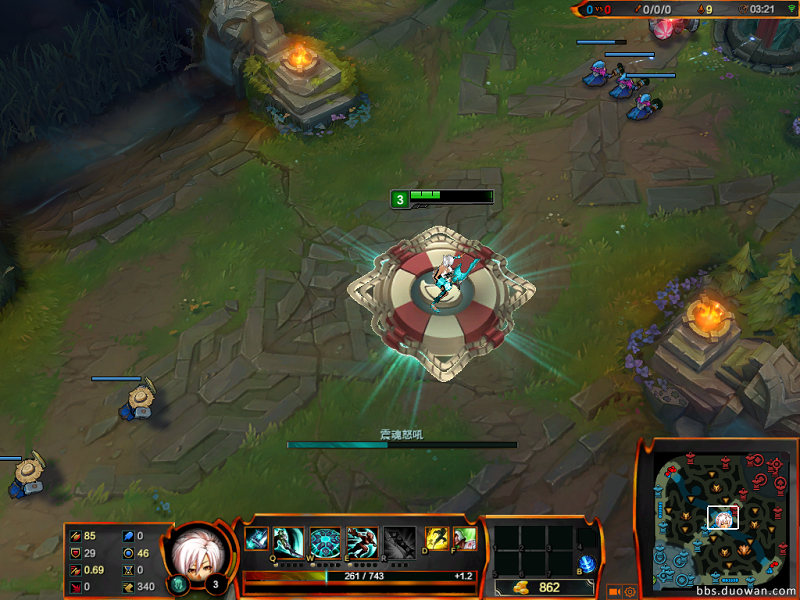Select the white-haired champion portrait
Viewport: 800px width, 600px height.
pos(194,552)
